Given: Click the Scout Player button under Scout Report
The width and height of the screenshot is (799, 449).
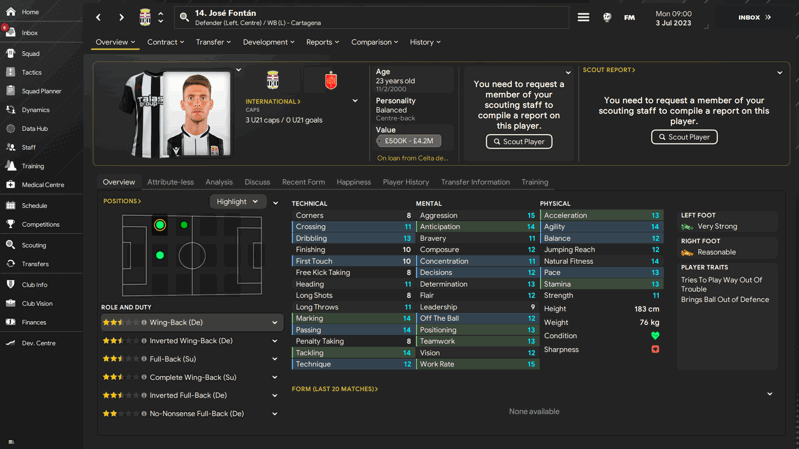Looking at the screenshot, I should 684,137.
